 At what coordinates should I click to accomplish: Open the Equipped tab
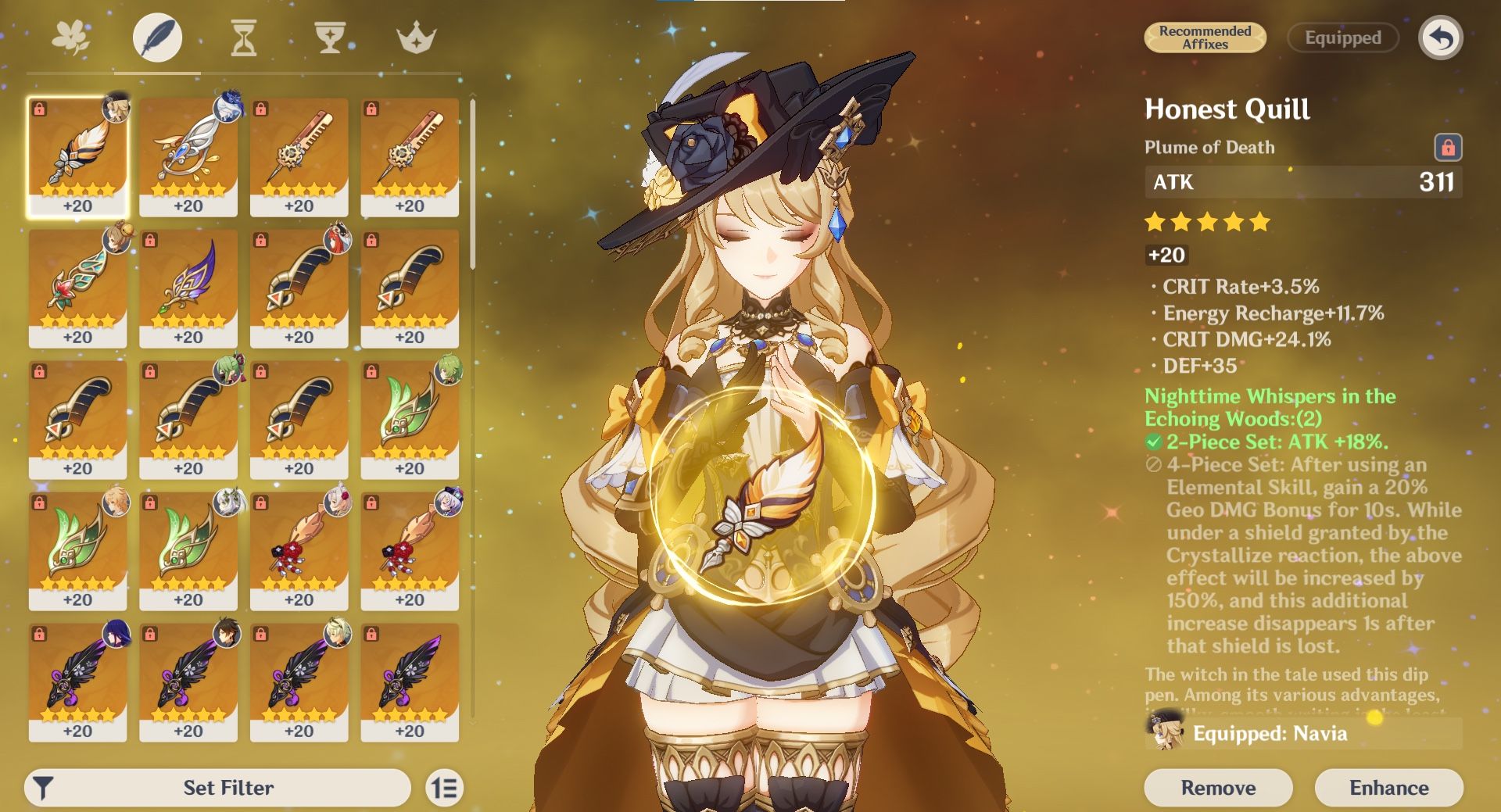1342,38
